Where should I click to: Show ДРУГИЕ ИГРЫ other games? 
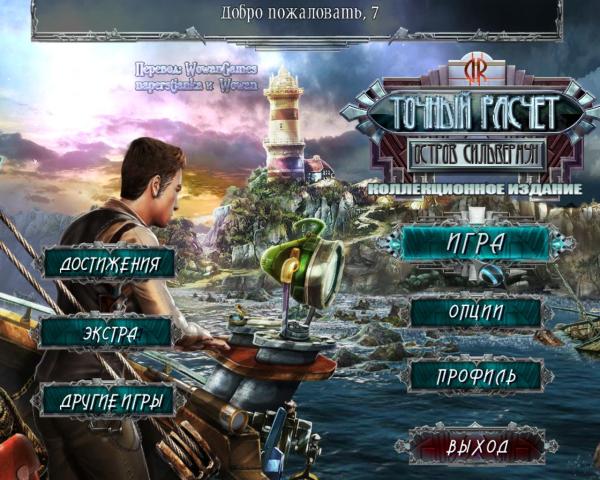pos(109,399)
